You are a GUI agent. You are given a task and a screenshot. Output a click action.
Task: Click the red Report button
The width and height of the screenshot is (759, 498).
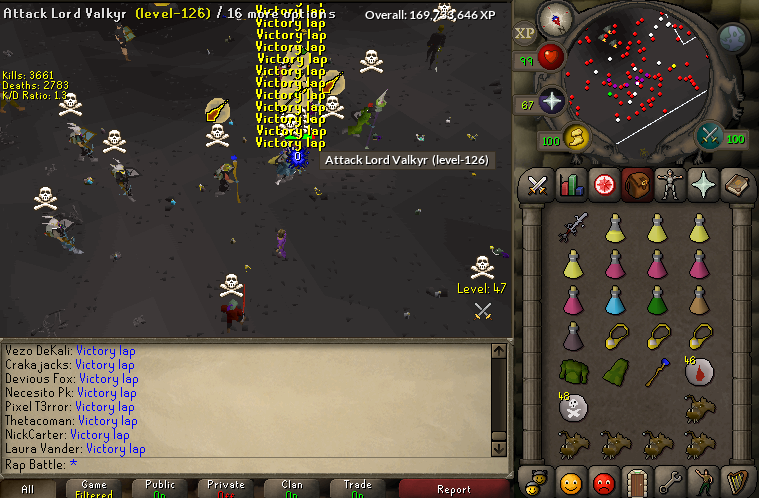pyautogui.click(x=453, y=489)
